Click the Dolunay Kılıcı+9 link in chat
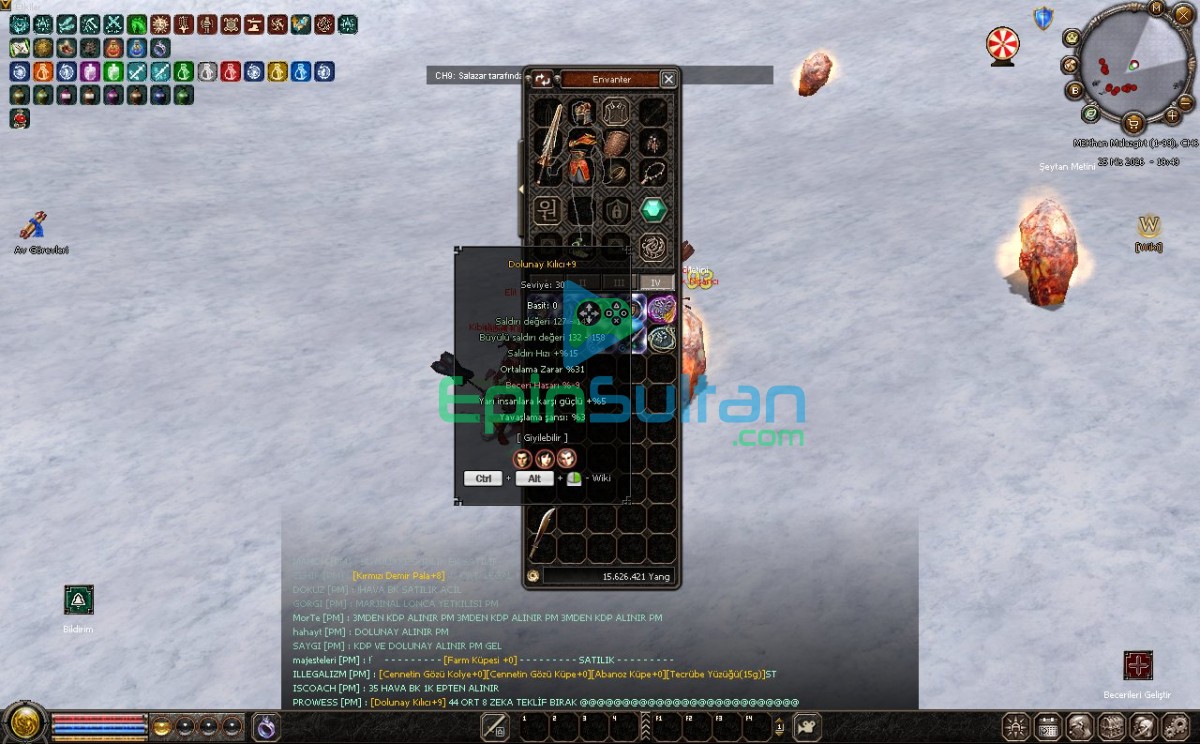Image resolution: width=1200 pixels, height=744 pixels. [408, 702]
